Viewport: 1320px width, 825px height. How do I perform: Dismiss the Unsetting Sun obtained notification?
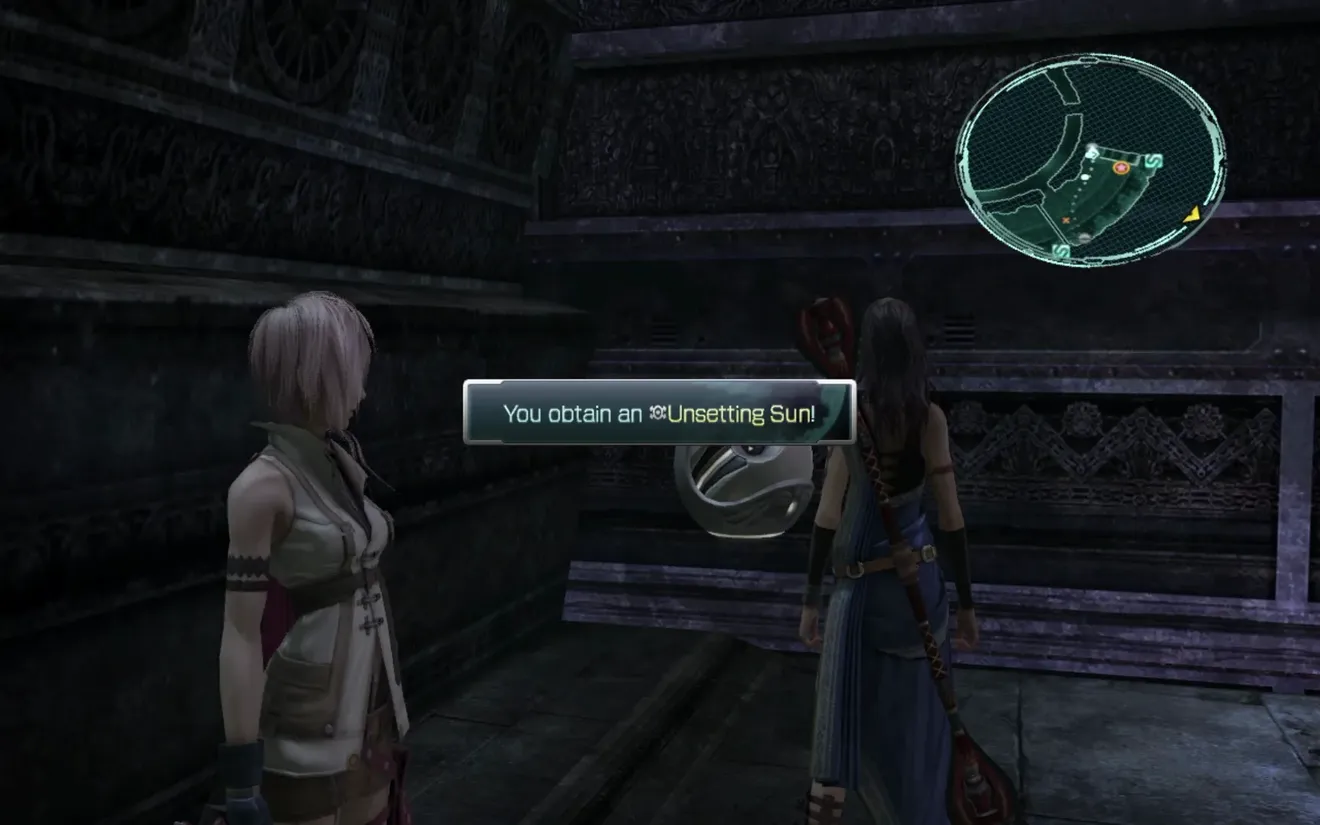[x=659, y=412]
